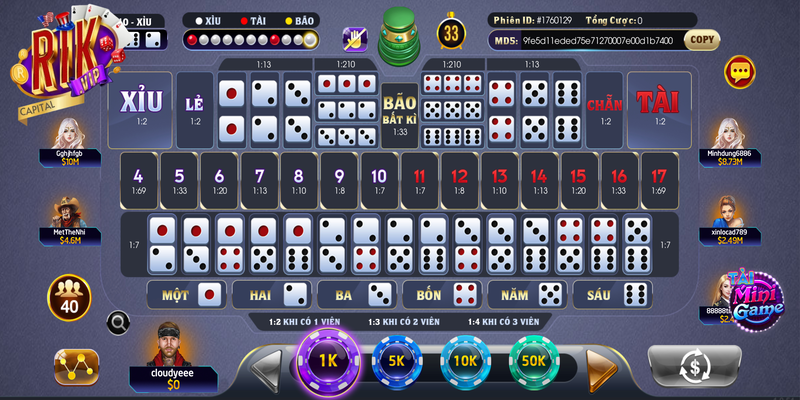Viewport: 800px width, 400px height.
Task: Bet on Bão Bất Kì
Action: 400,110
